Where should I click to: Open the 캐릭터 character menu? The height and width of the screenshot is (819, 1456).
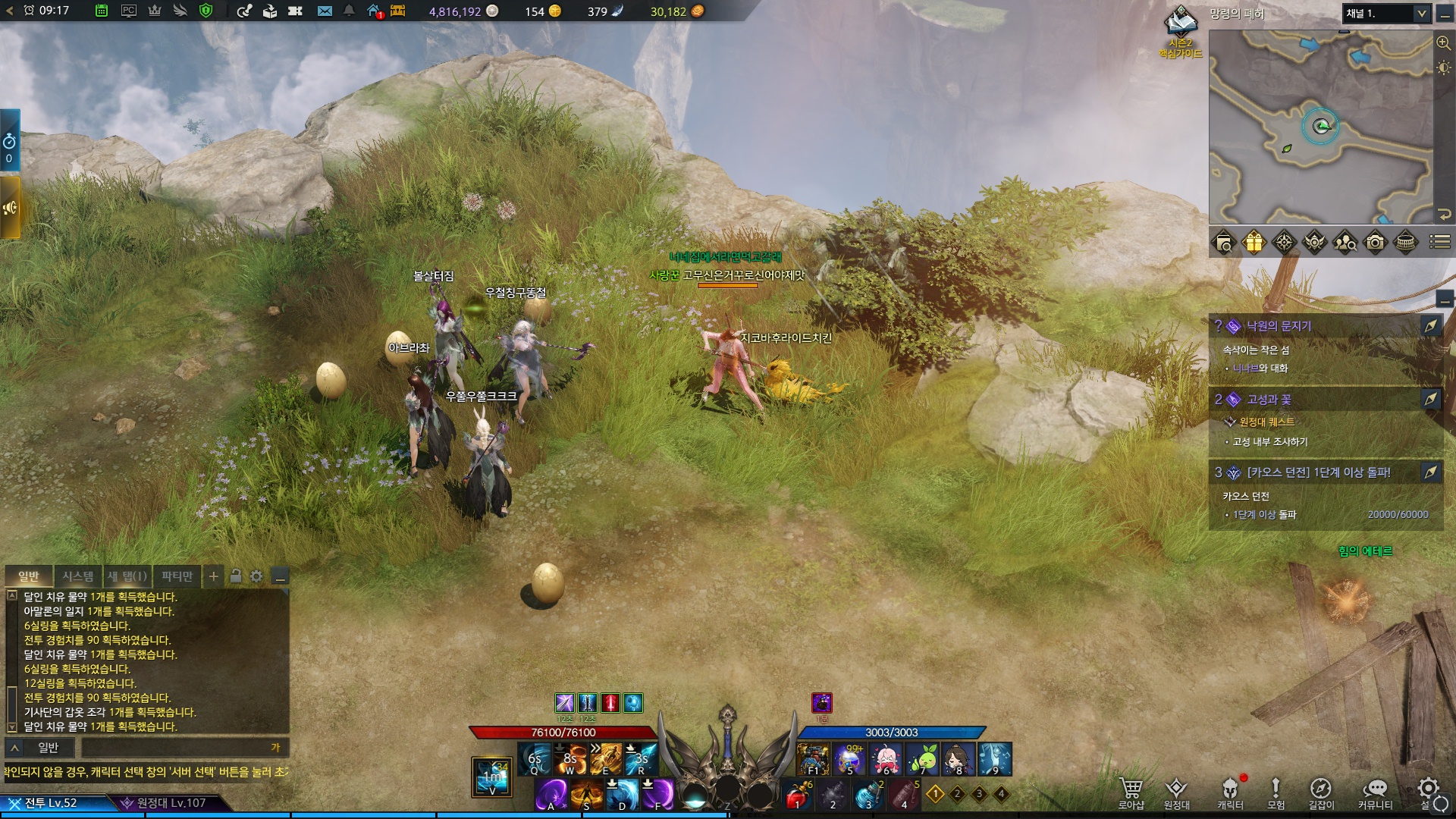coord(1230,792)
